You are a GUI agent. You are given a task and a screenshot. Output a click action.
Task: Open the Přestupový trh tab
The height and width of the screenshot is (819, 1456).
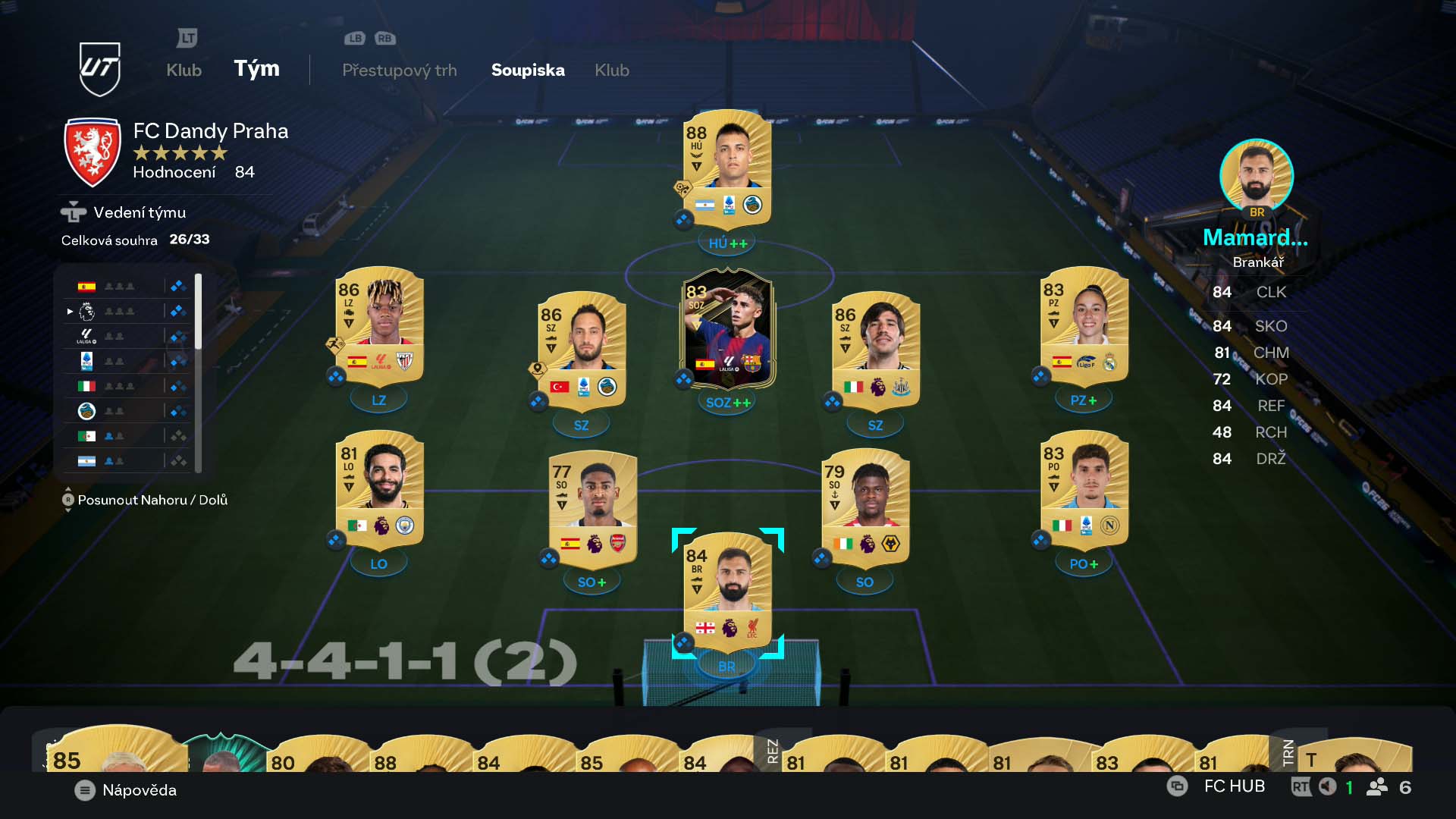point(399,71)
